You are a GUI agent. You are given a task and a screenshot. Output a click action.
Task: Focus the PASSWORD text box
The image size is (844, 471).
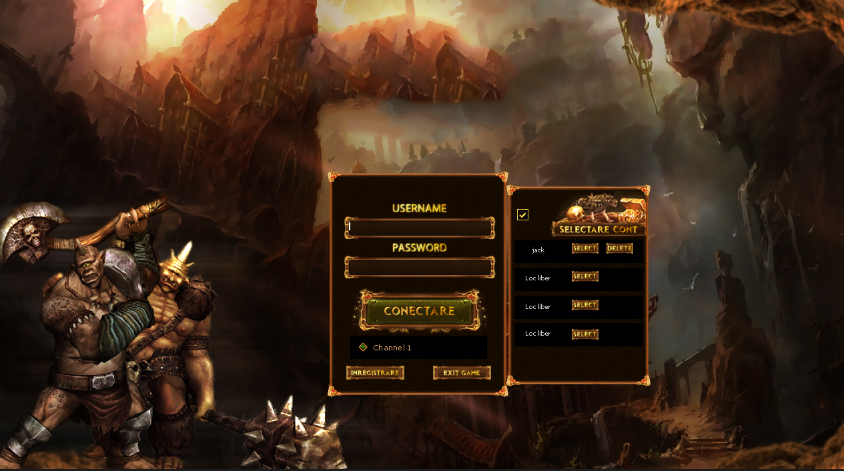click(419, 267)
